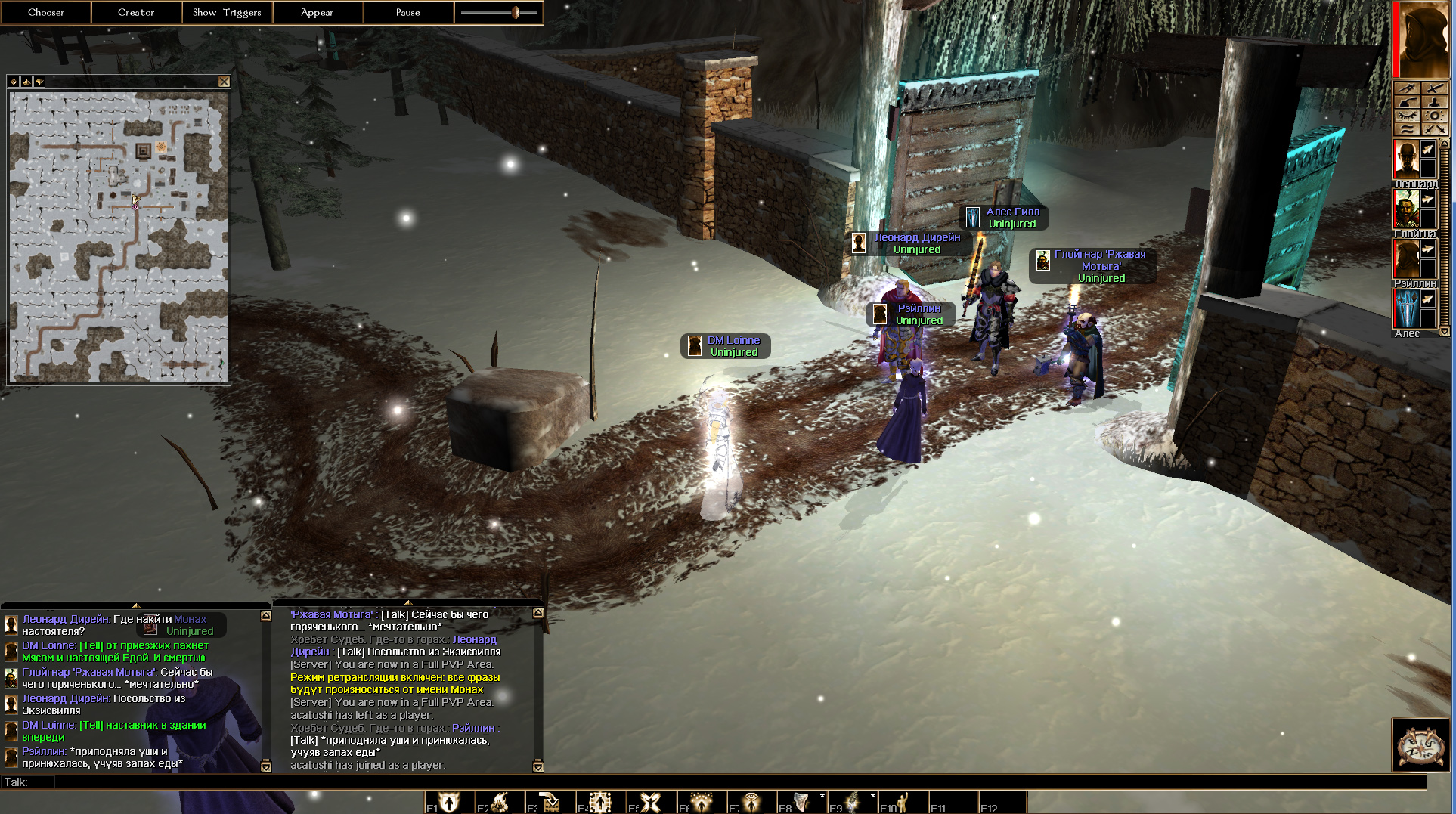Screen dimensions: 1456x814
Task: Open the DM Chooser panel
Action: (46, 12)
